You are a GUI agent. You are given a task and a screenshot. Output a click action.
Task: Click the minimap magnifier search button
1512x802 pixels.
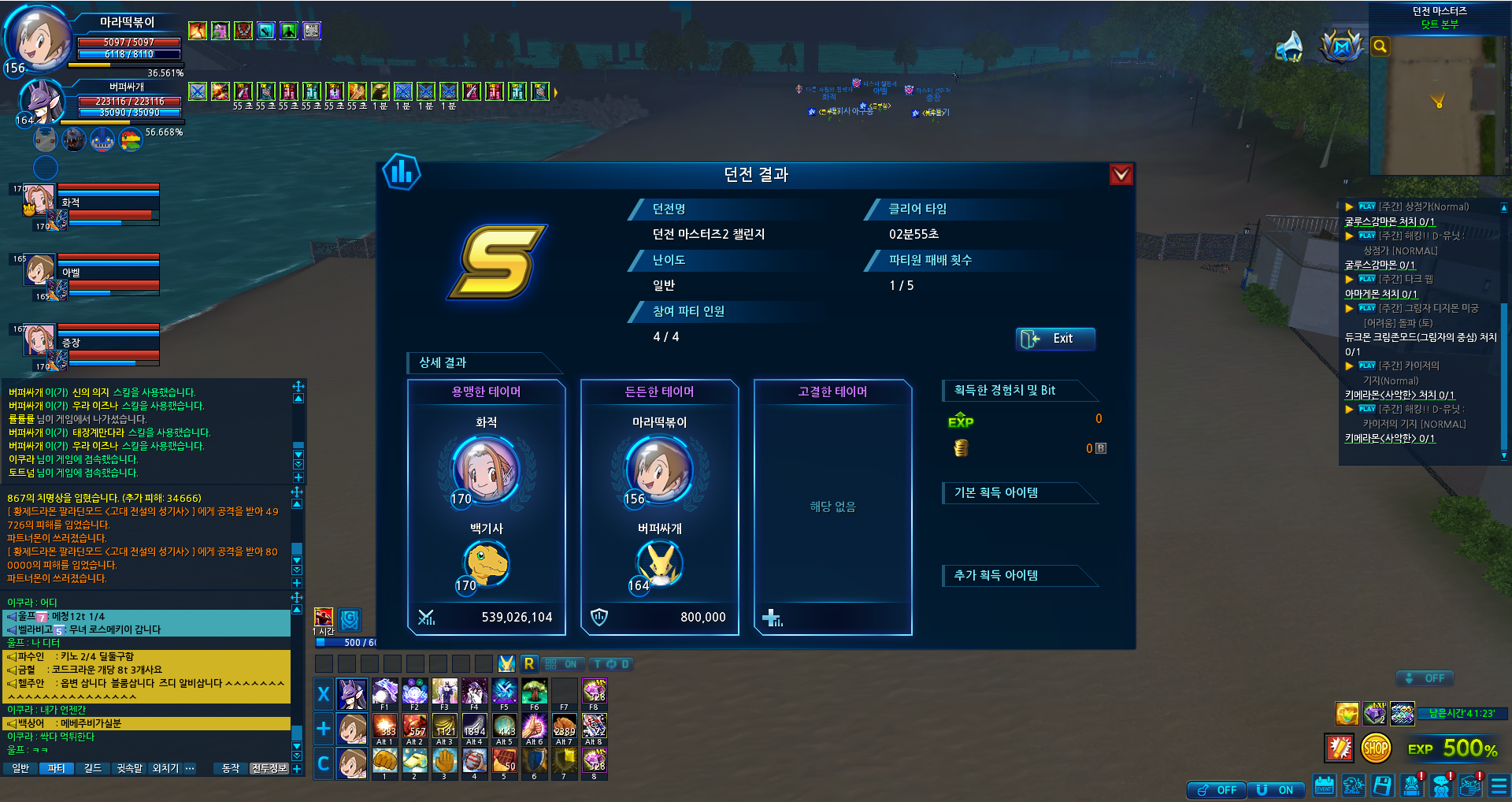[x=1380, y=46]
